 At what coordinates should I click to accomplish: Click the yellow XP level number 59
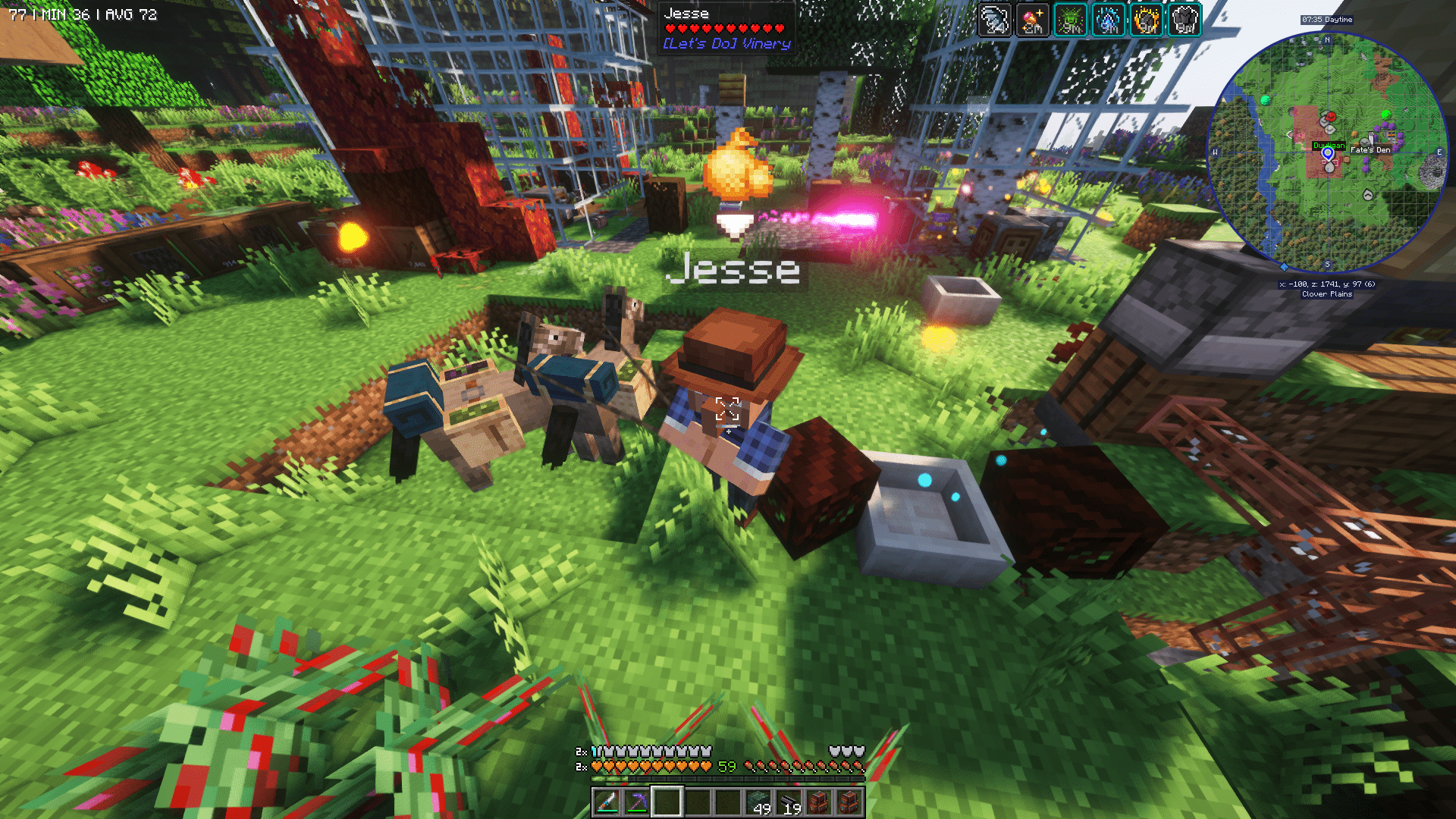726,767
